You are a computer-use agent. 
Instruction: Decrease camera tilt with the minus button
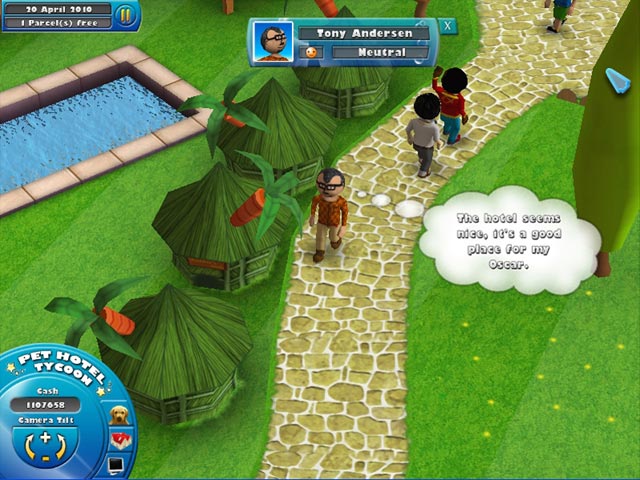point(45,459)
